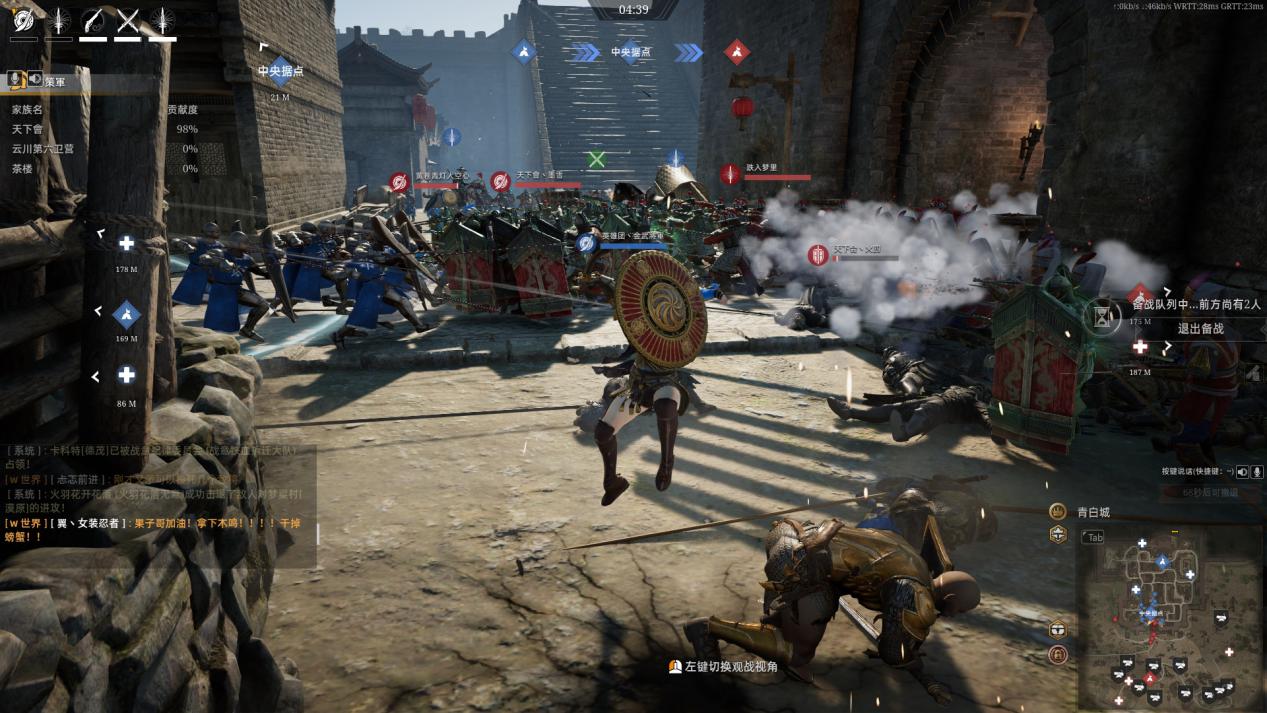Select the round shield unit icon
The image size is (1267, 713).
click(23, 20)
